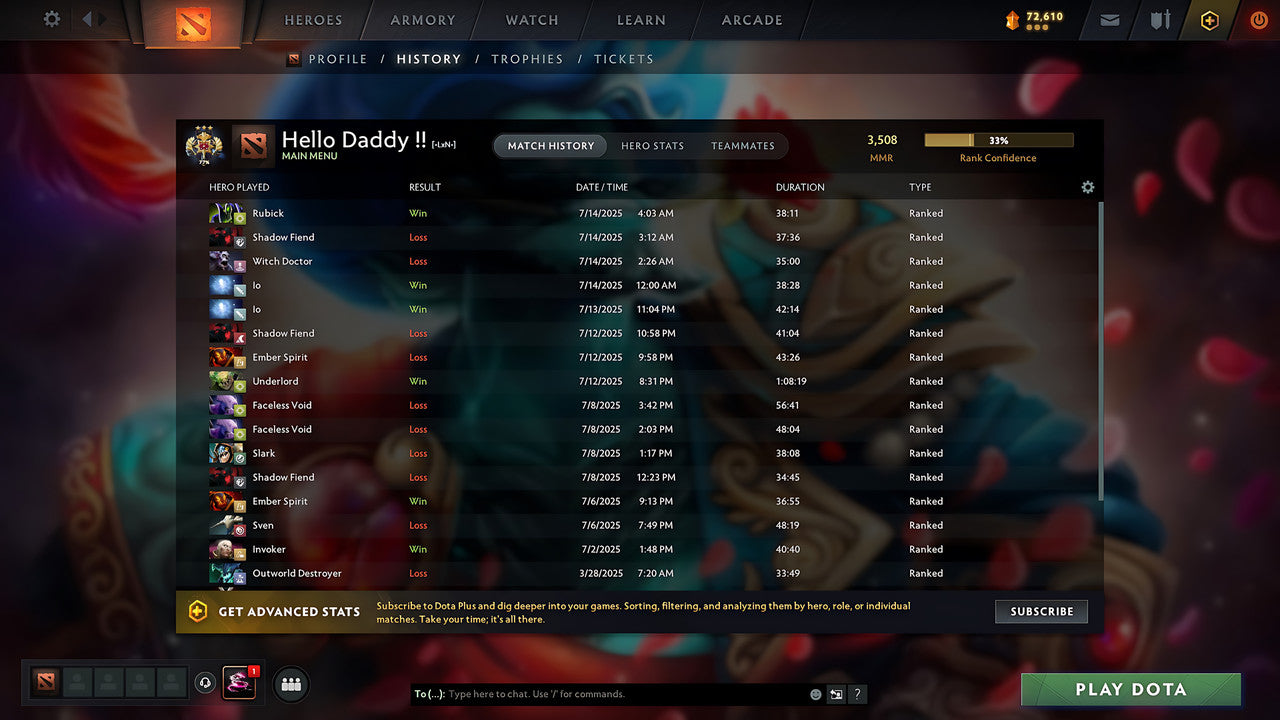Image resolution: width=1280 pixels, height=720 pixels.
Task: Click the orange power exit icon
Action: coord(1259,19)
